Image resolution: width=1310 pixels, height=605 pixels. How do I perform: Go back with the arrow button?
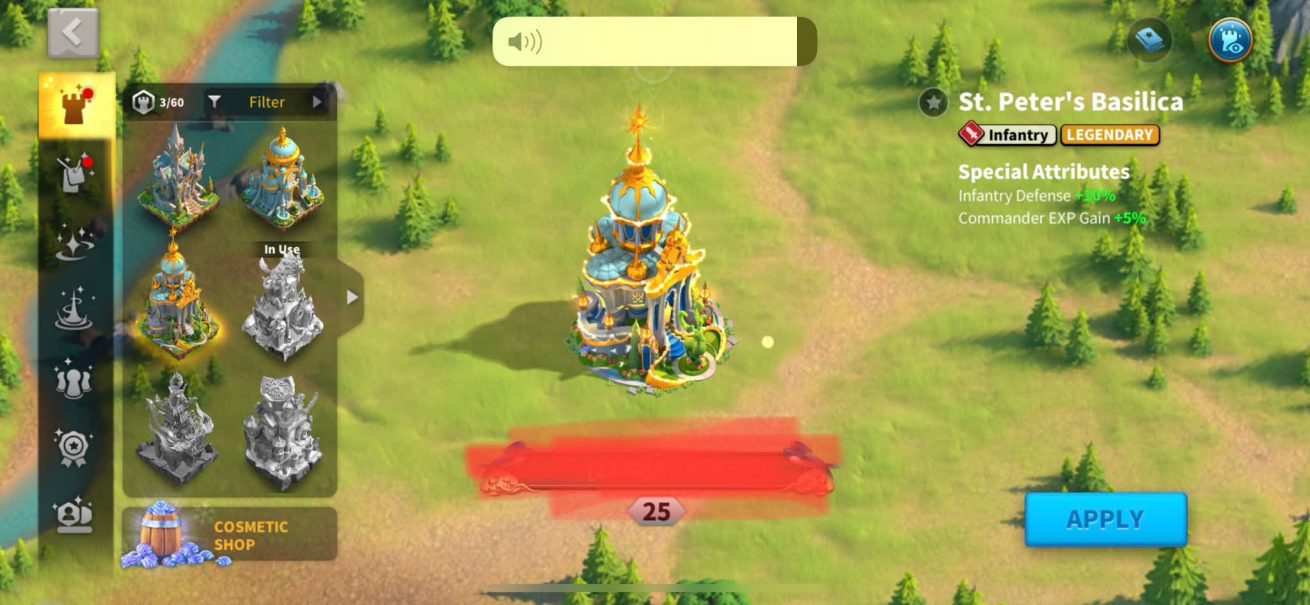tap(73, 33)
